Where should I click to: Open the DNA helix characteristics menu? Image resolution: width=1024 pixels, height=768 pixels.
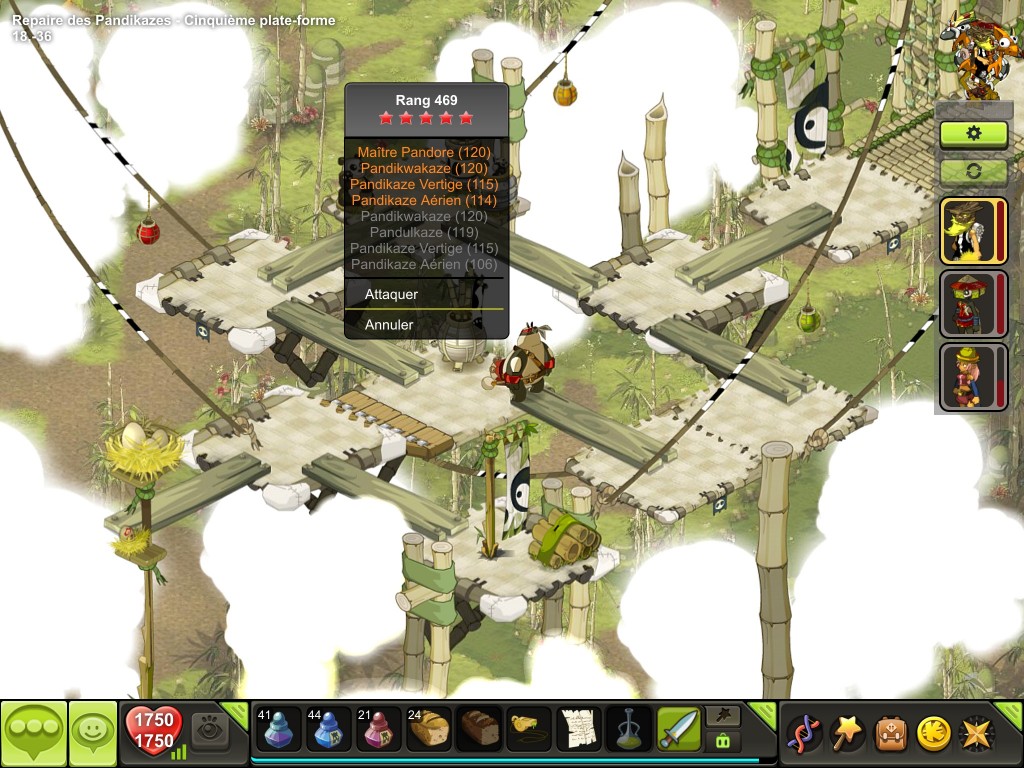(x=804, y=734)
